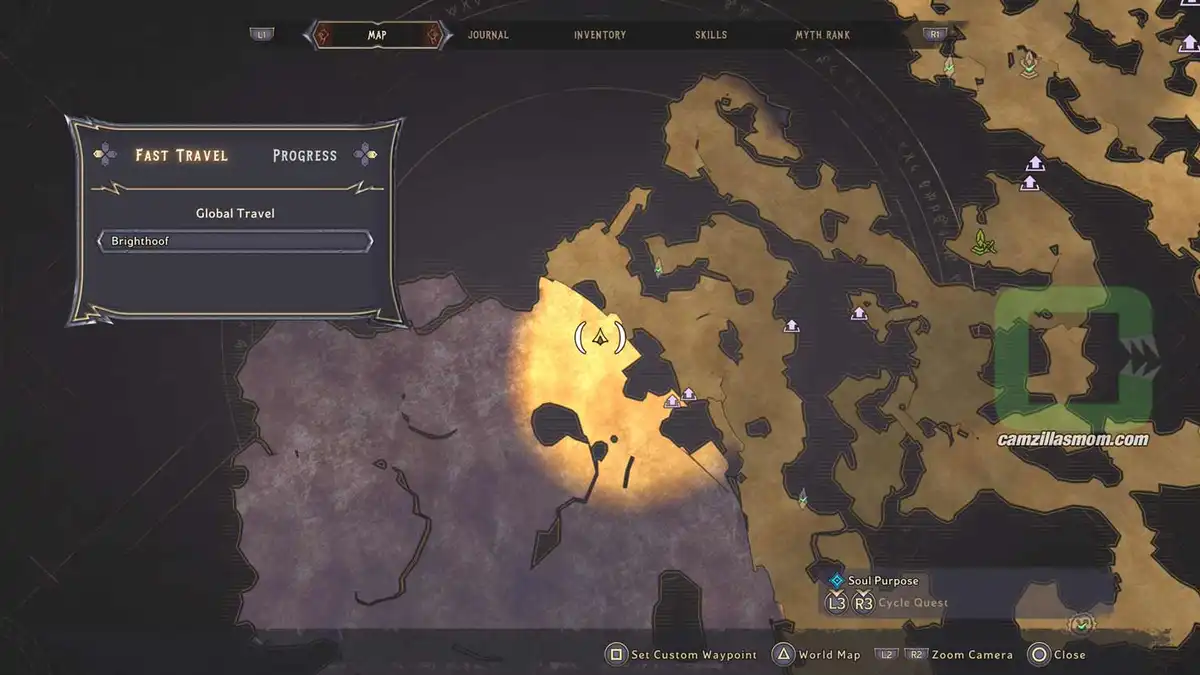The image size is (1200, 675).
Task: Click the player position marker on map
Action: [601, 338]
